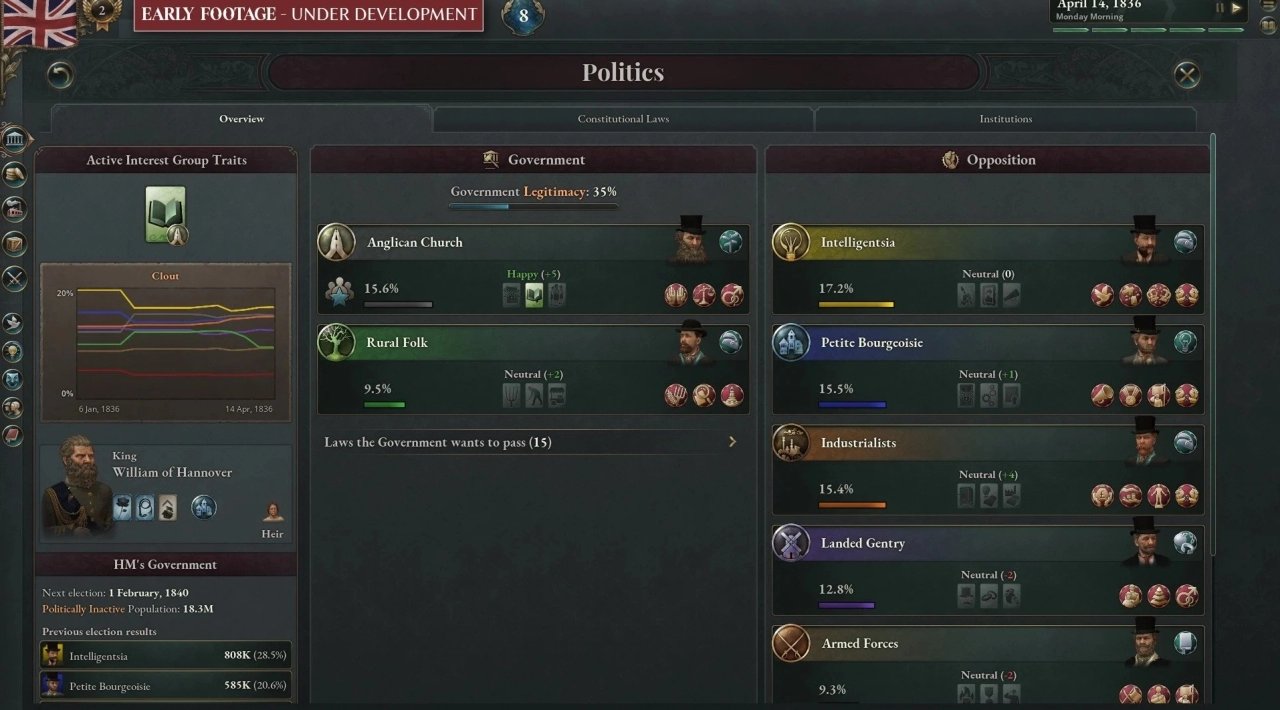Toggle the game speed play button
This screenshot has width=1280, height=710.
(1237, 8)
